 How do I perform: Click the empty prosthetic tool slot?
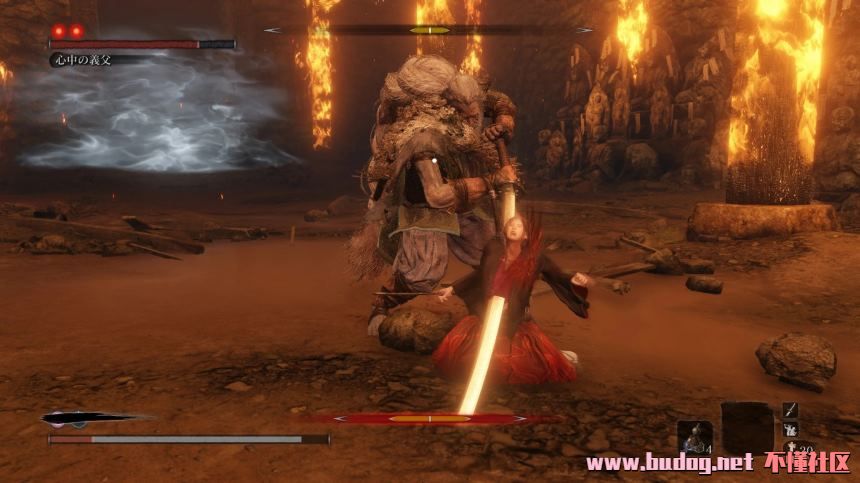pos(747,427)
